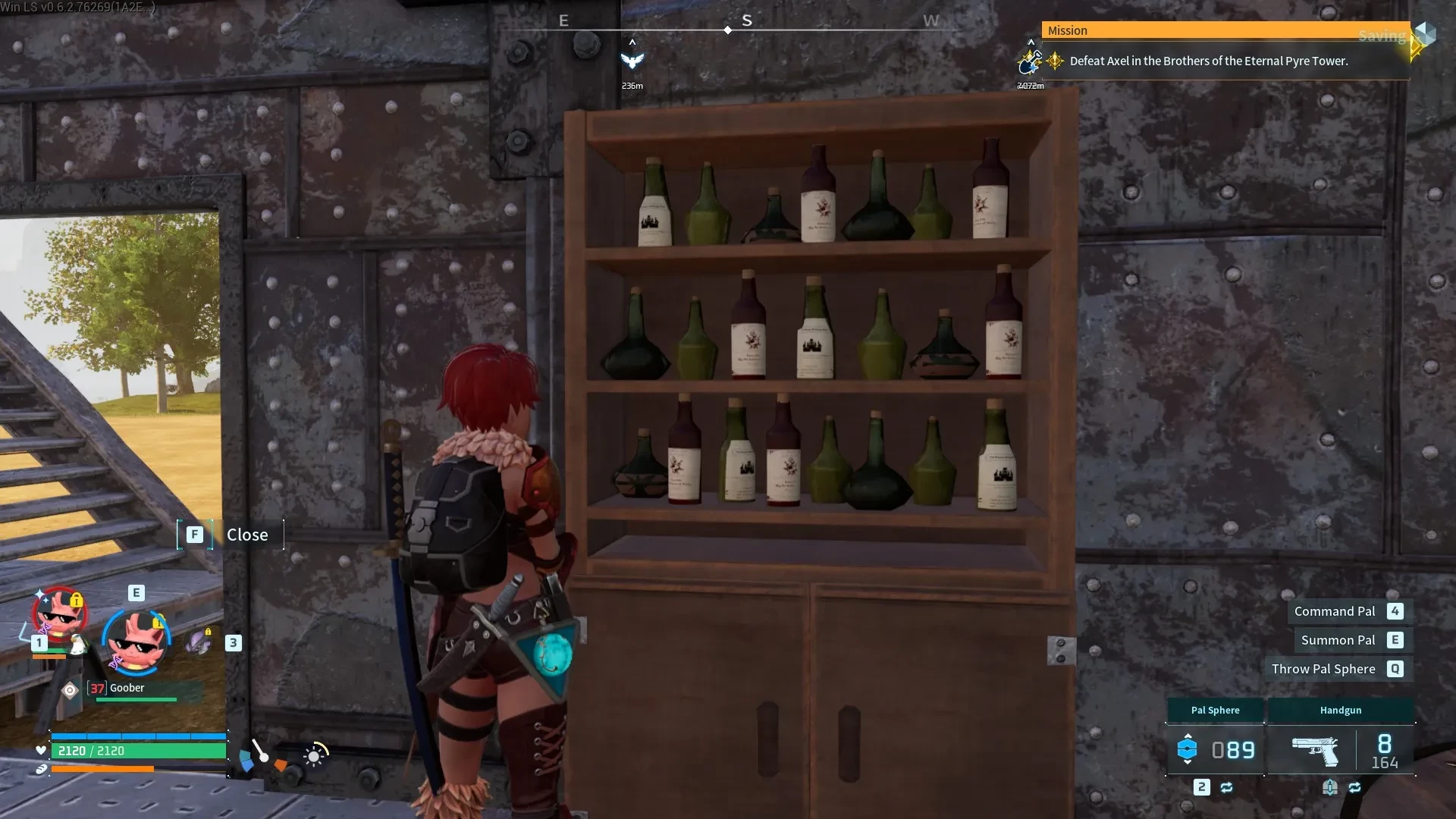Viewport: 1456px width, 819px height.
Task: Click the Command Pal label
Action: point(1334,611)
